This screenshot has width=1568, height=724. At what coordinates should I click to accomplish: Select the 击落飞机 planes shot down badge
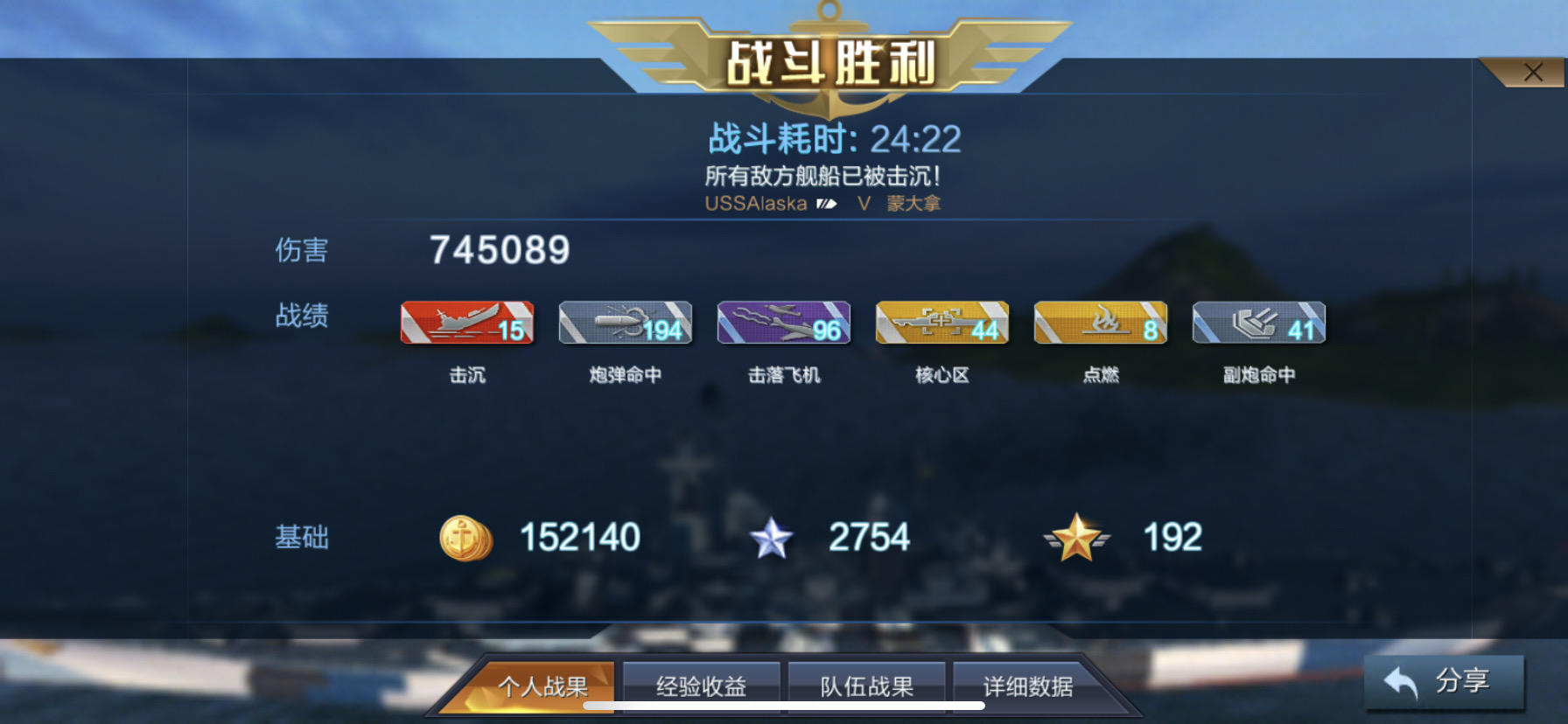coord(783,323)
